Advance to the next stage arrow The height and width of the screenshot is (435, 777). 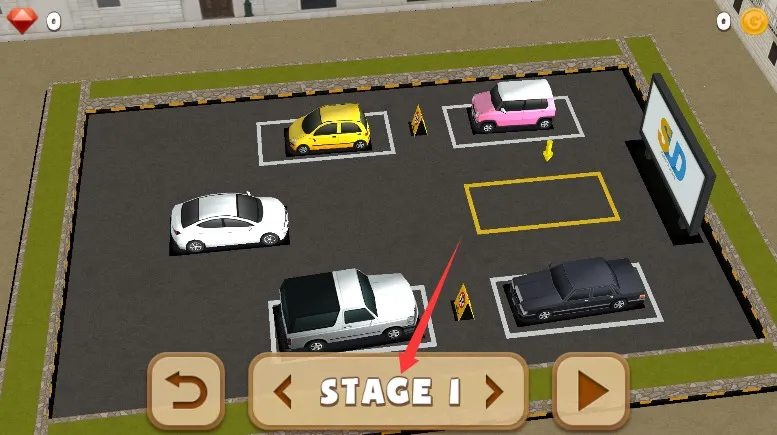tap(493, 392)
